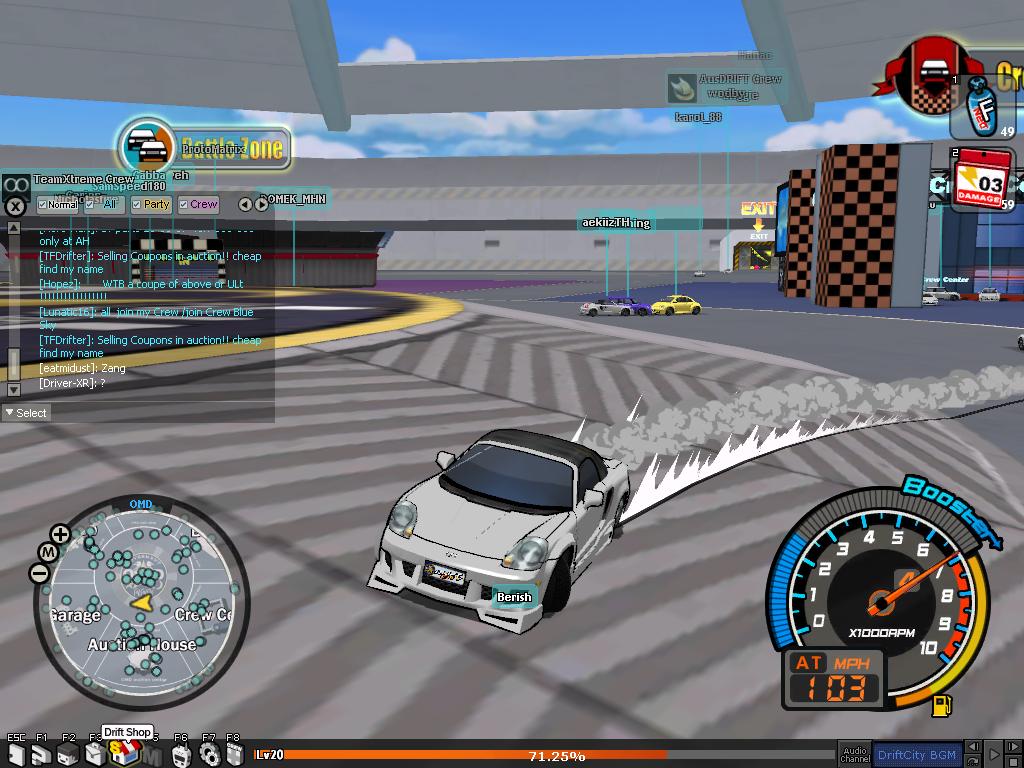1024x768 pixels.
Task: Open the gear settings icon in toolbar
Action: click(x=208, y=755)
